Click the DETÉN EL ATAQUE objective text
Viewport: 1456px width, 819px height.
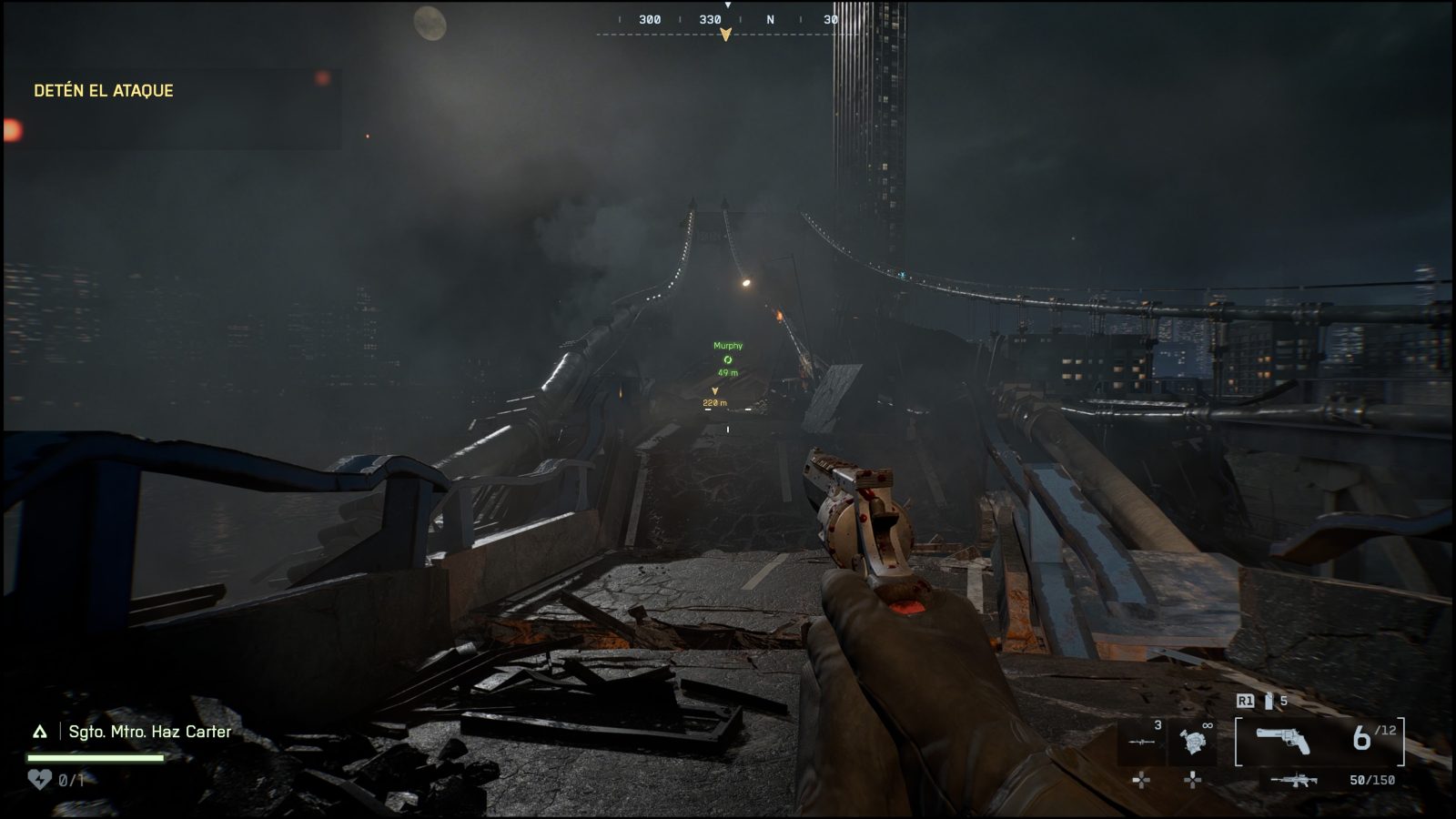[x=103, y=91]
